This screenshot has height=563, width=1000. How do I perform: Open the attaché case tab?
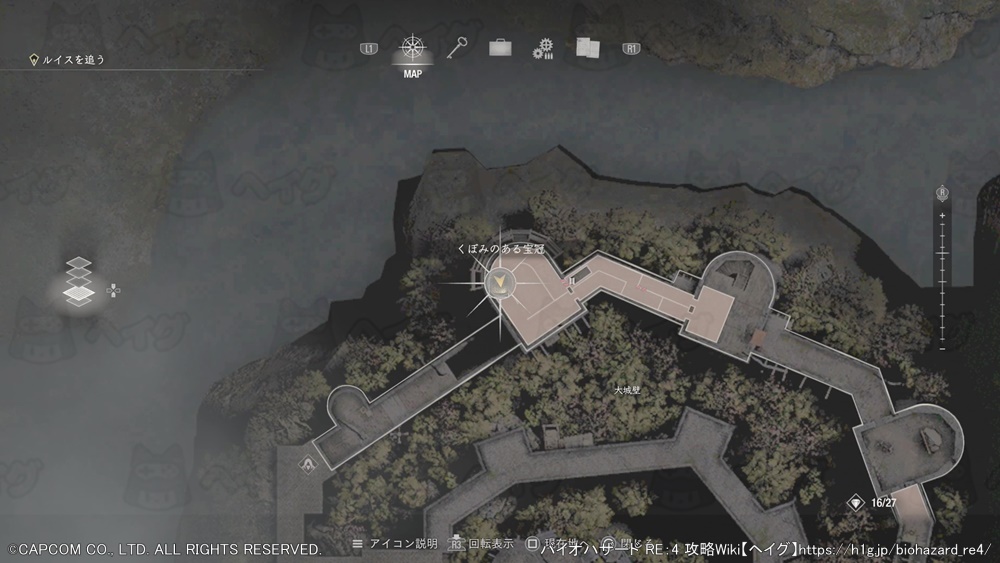click(x=500, y=47)
